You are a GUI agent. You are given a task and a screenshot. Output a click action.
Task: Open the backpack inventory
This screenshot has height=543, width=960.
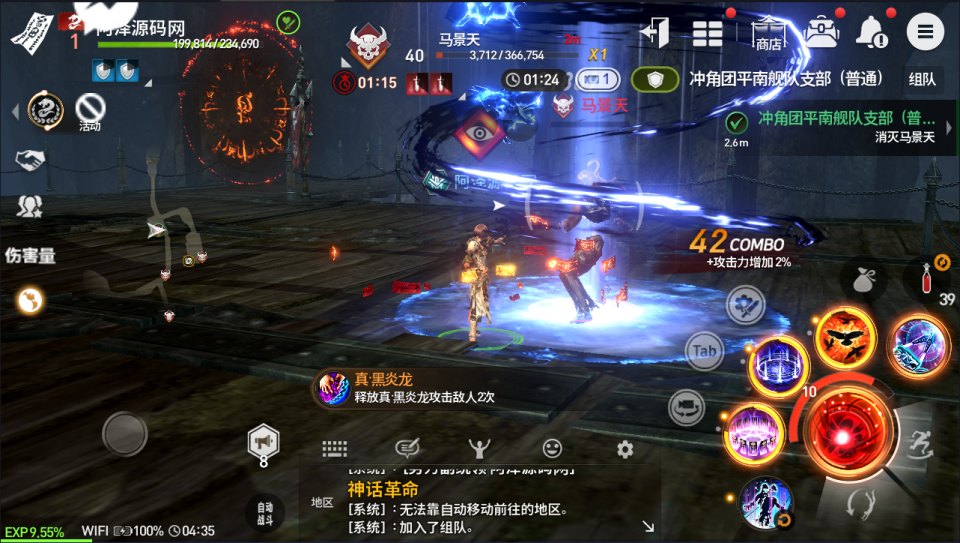coord(822,32)
